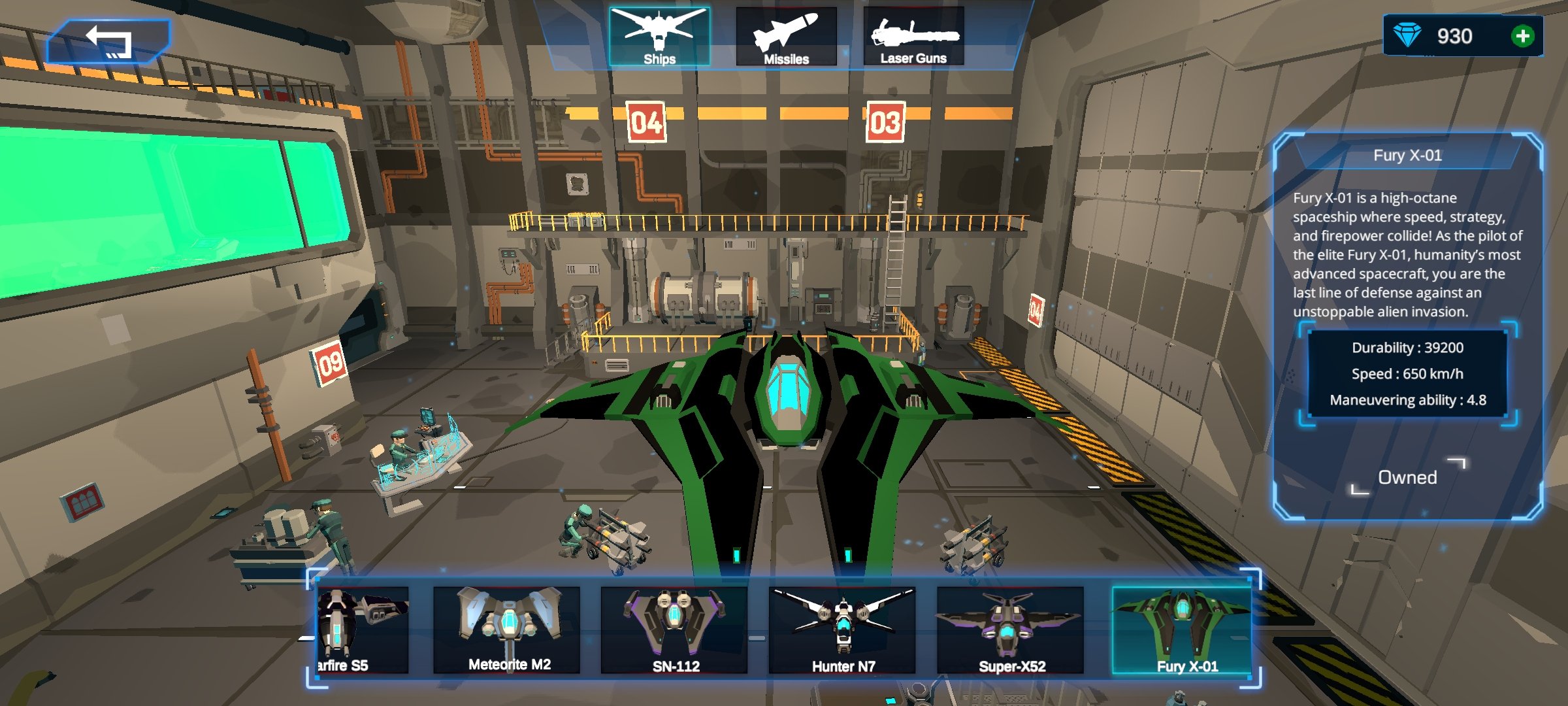Open the Missiles tab

[x=786, y=37]
